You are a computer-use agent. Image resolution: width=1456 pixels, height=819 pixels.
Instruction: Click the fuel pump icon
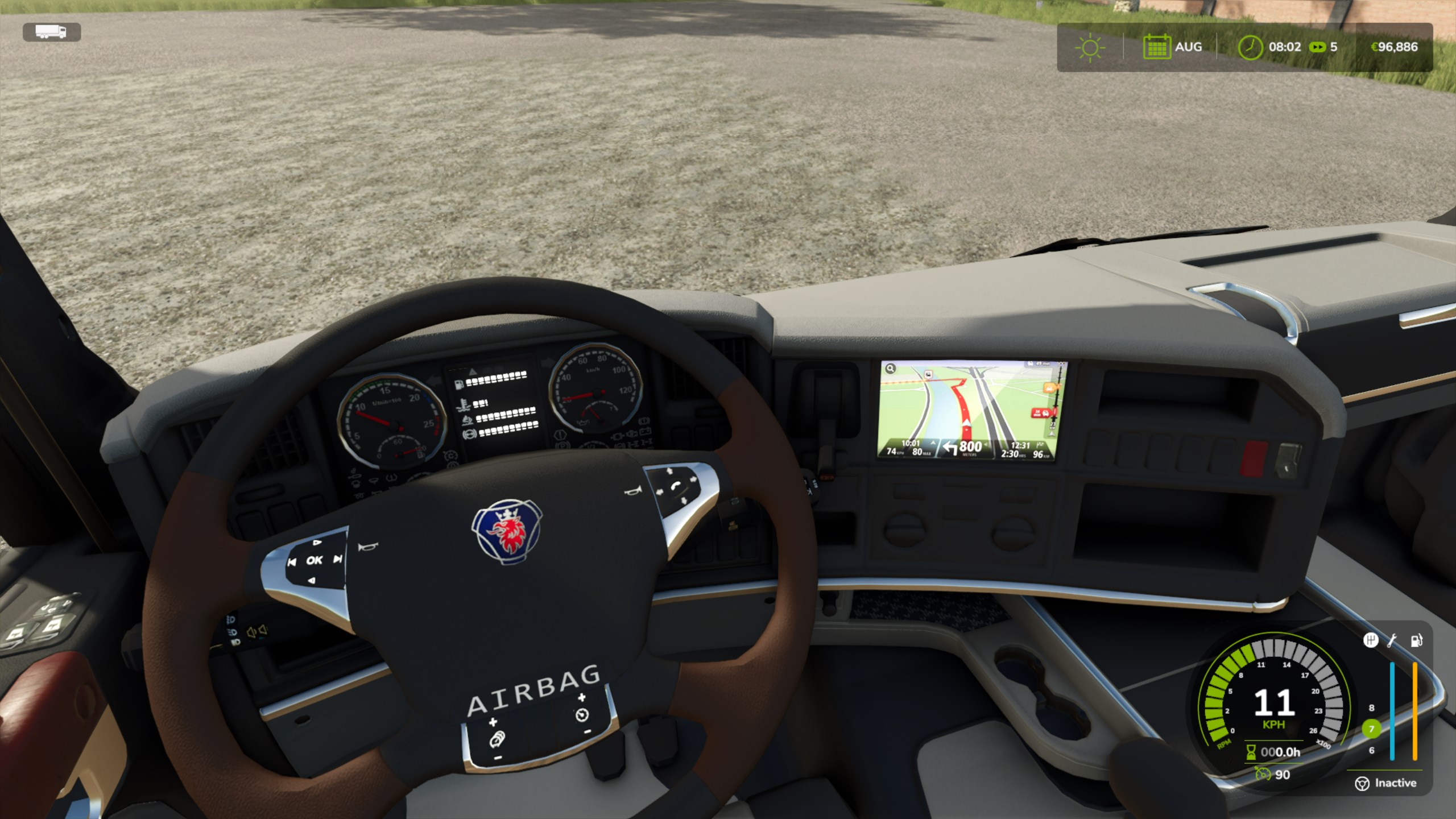click(x=1416, y=640)
